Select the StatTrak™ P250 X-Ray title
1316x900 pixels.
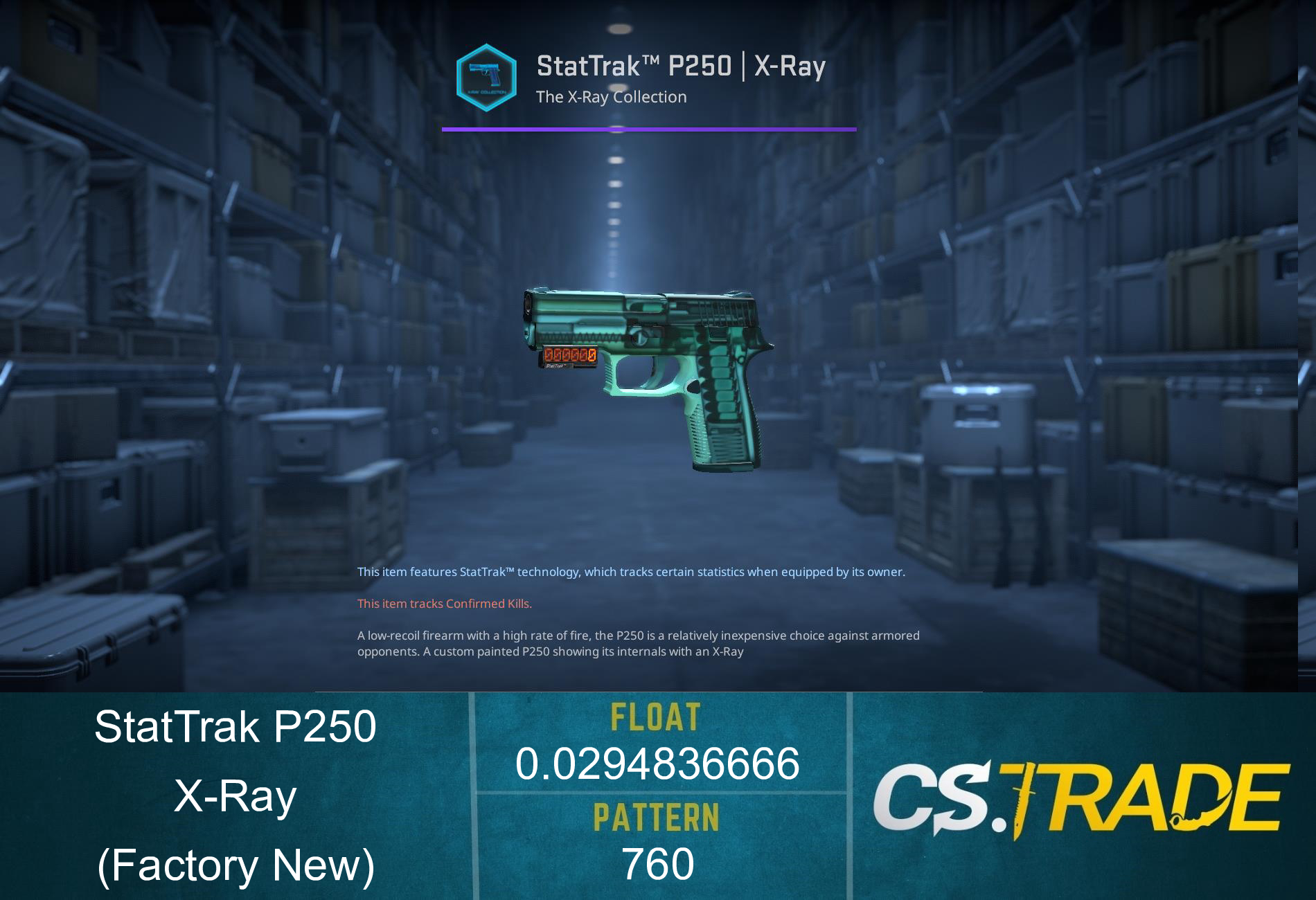pos(682,66)
